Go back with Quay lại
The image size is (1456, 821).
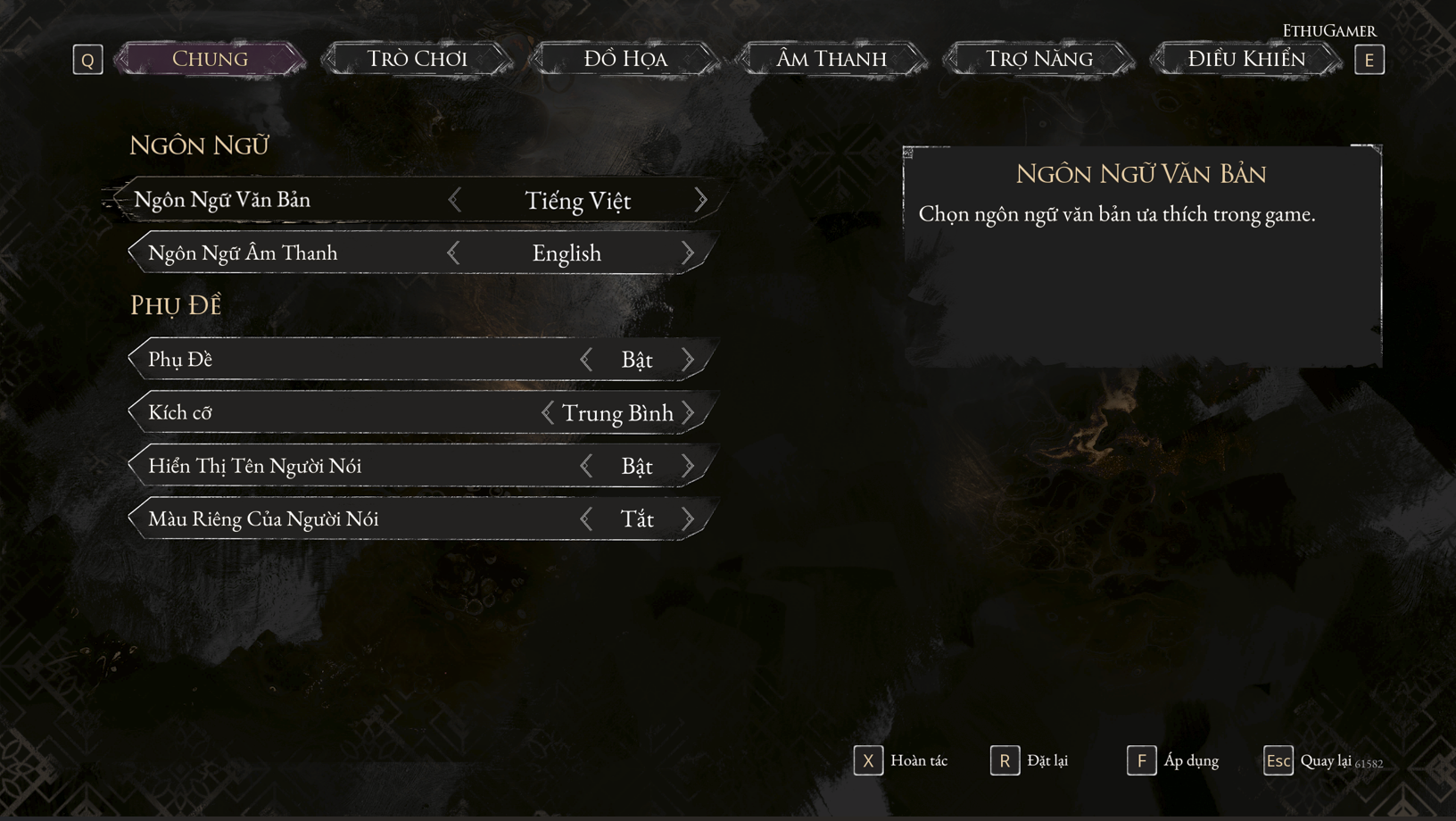[1309, 761]
